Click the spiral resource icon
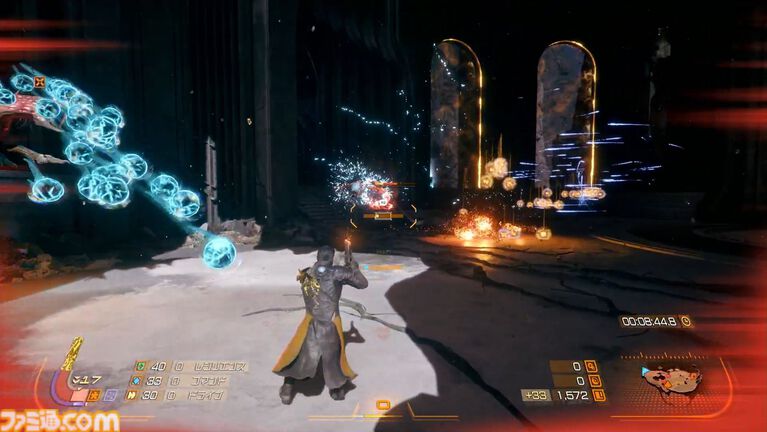This screenshot has width=767, height=432. (x=592, y=380)
